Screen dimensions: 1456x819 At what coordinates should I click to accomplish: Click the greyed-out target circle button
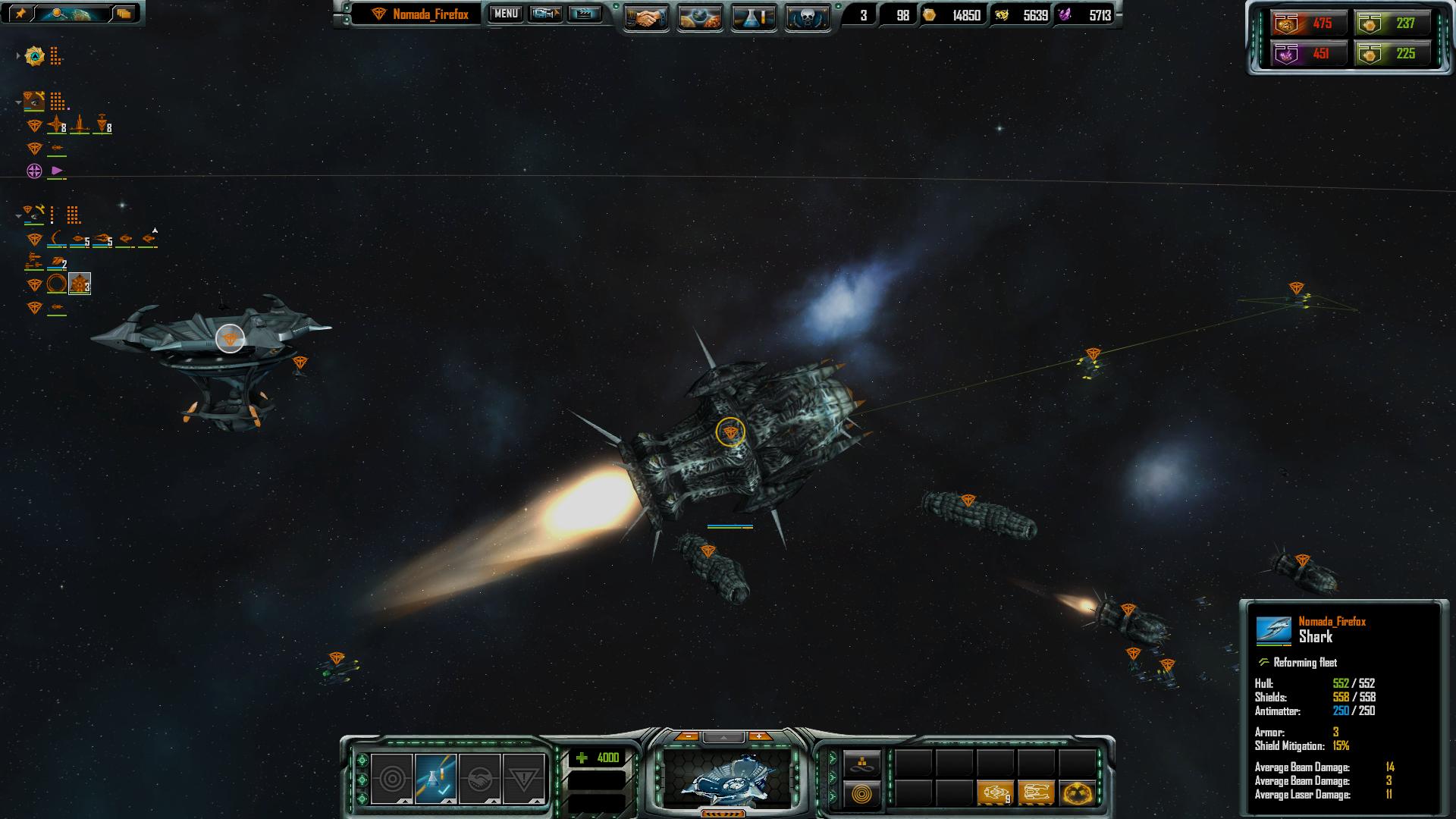point(392,779)
